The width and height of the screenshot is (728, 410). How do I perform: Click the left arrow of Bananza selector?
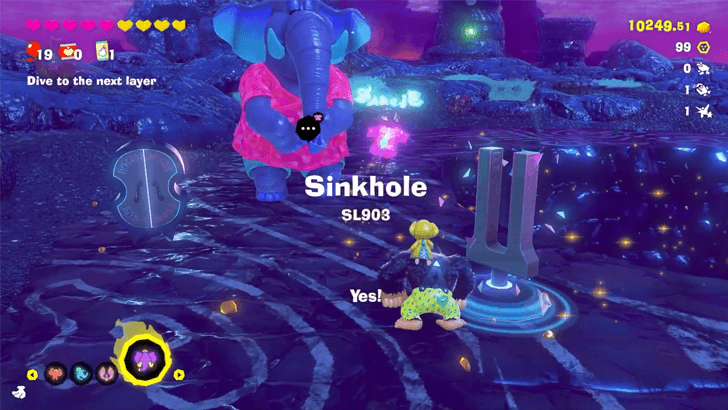(31, 375)
